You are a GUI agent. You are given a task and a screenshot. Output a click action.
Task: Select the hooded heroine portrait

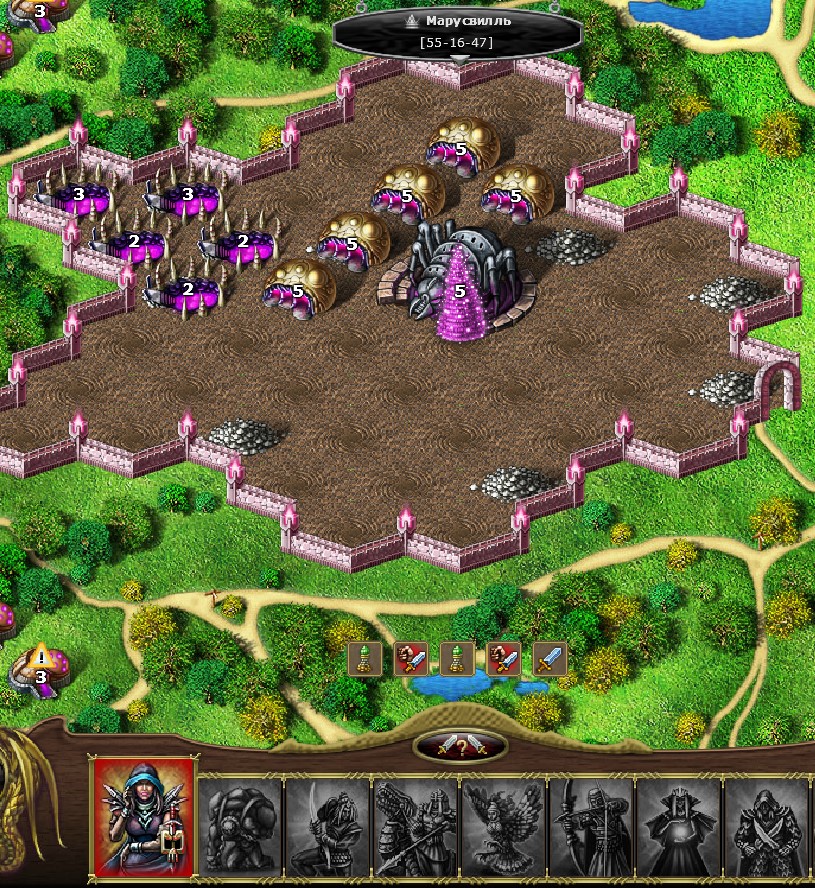(142, 817)
